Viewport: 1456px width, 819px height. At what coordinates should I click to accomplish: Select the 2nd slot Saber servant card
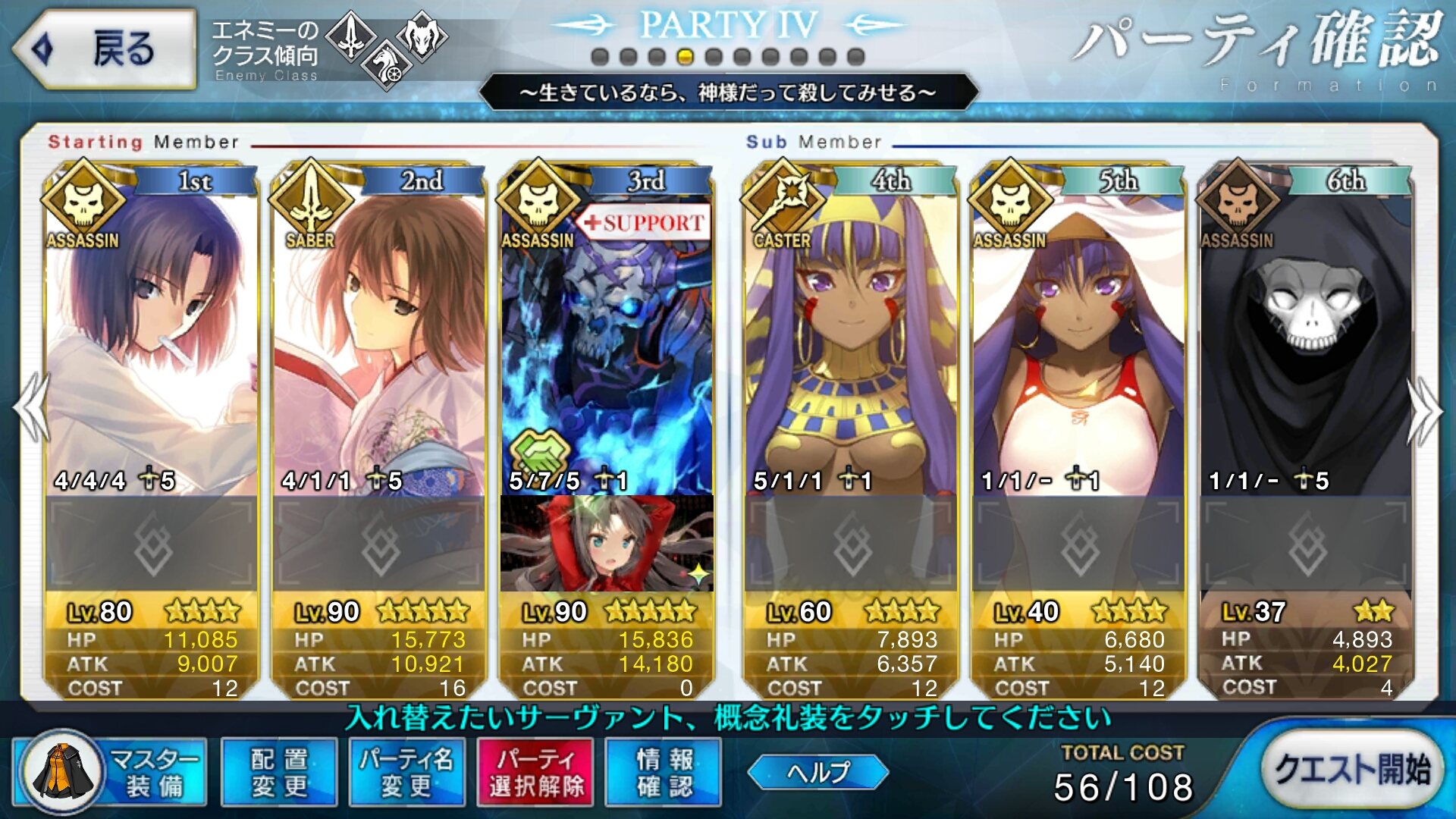pyautogui.click(x=378, y=341)
